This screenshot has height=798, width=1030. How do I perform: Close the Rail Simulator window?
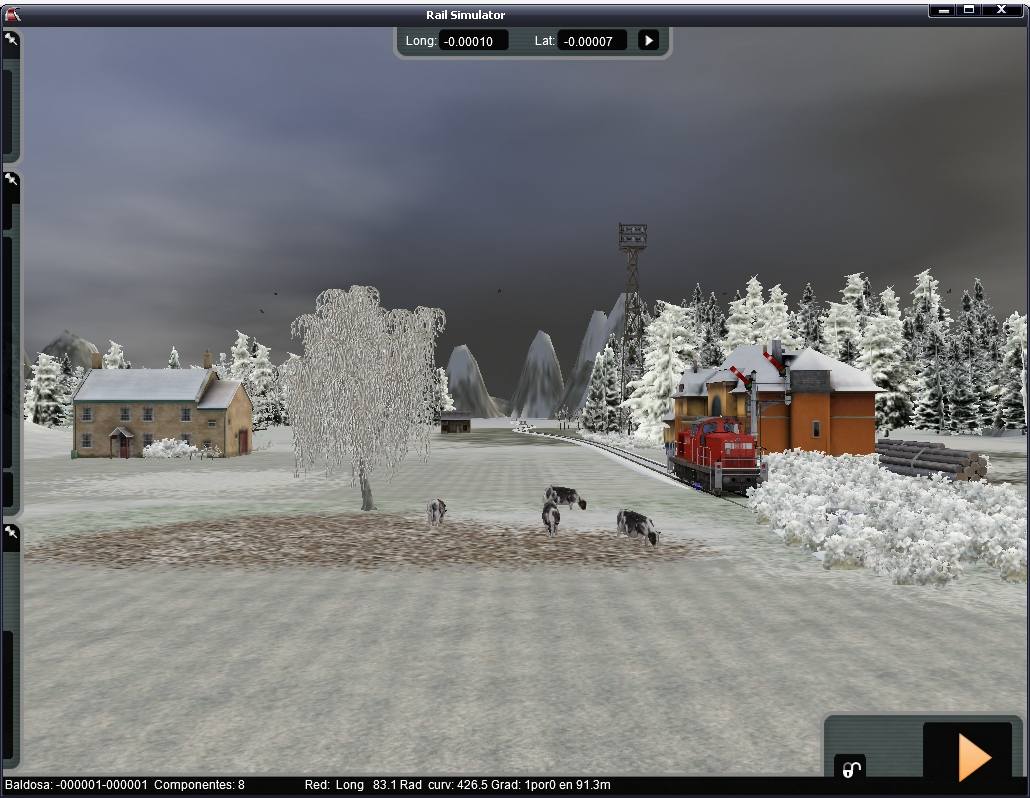click(x=1002, y=10)
